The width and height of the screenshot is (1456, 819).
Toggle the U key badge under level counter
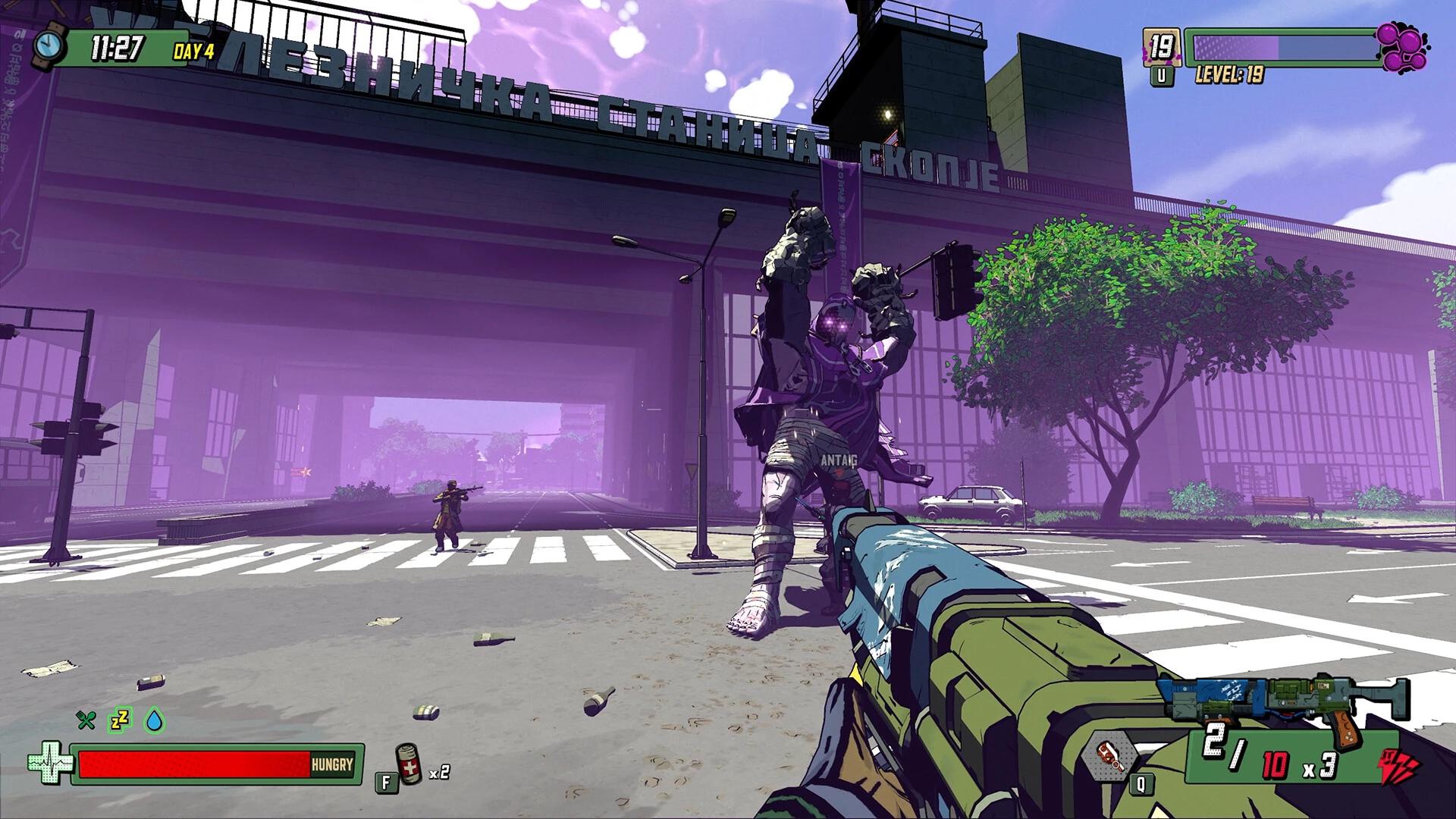click(x=1163, y=75)
